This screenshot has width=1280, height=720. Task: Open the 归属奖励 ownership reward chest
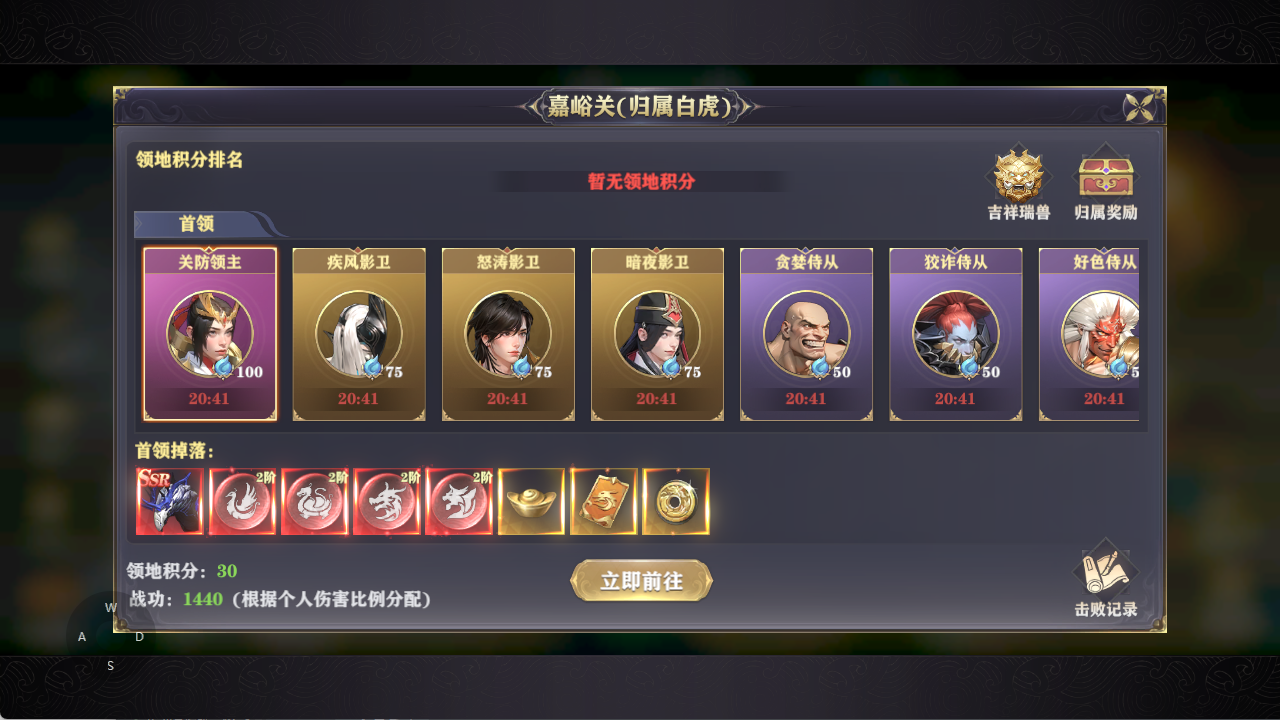click(1106, 180)
